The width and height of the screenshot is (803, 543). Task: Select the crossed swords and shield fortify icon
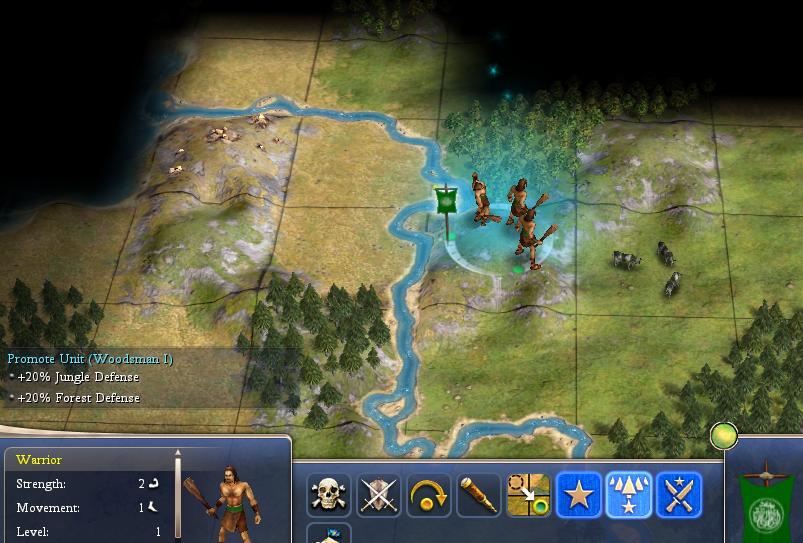click(x=379, y=495)
